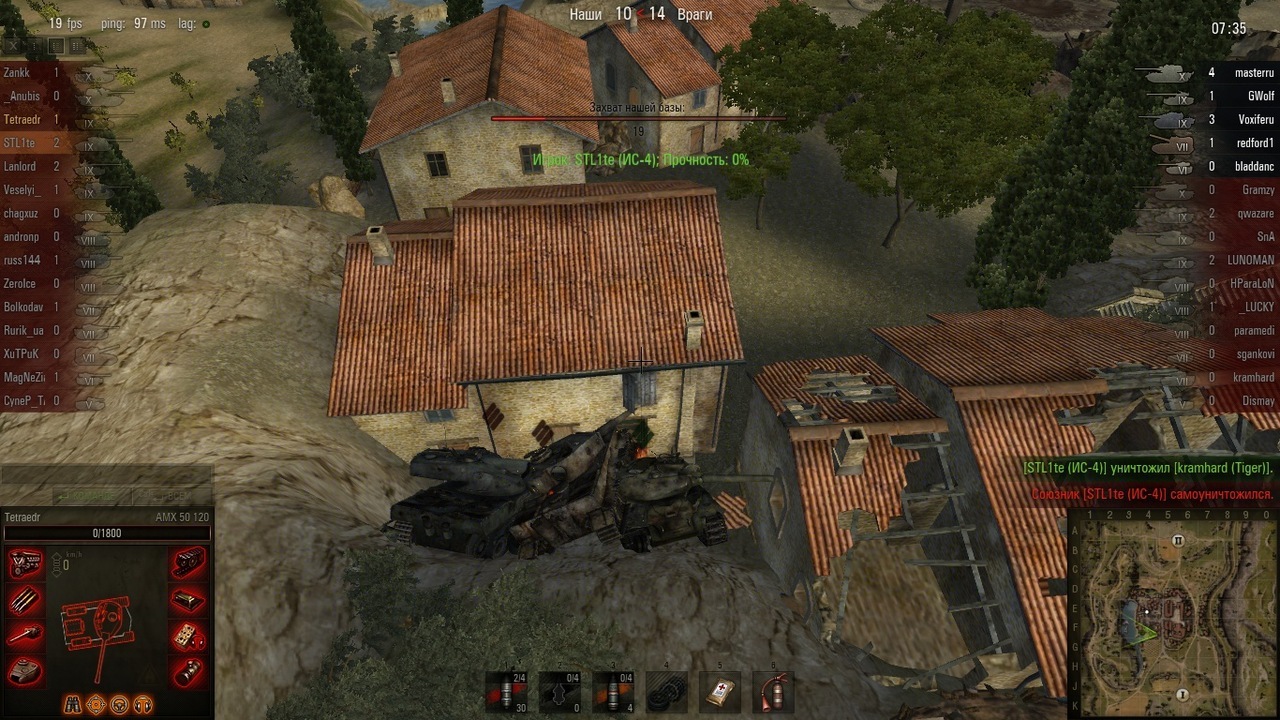Click the damaged engine module icon
Viewport: 1280px width, 720px height.
25,564
